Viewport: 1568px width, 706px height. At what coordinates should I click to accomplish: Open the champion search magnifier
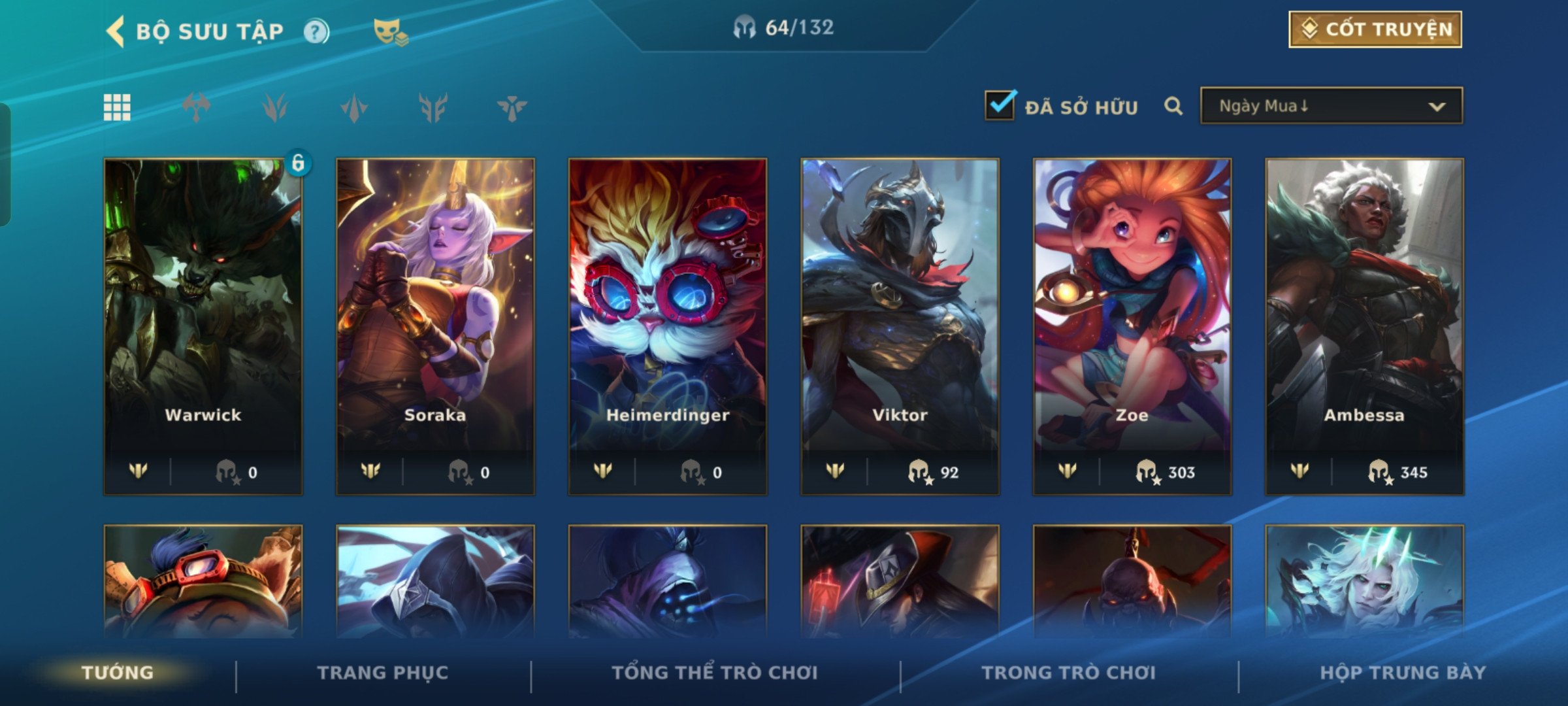(x=1173, y=106)
